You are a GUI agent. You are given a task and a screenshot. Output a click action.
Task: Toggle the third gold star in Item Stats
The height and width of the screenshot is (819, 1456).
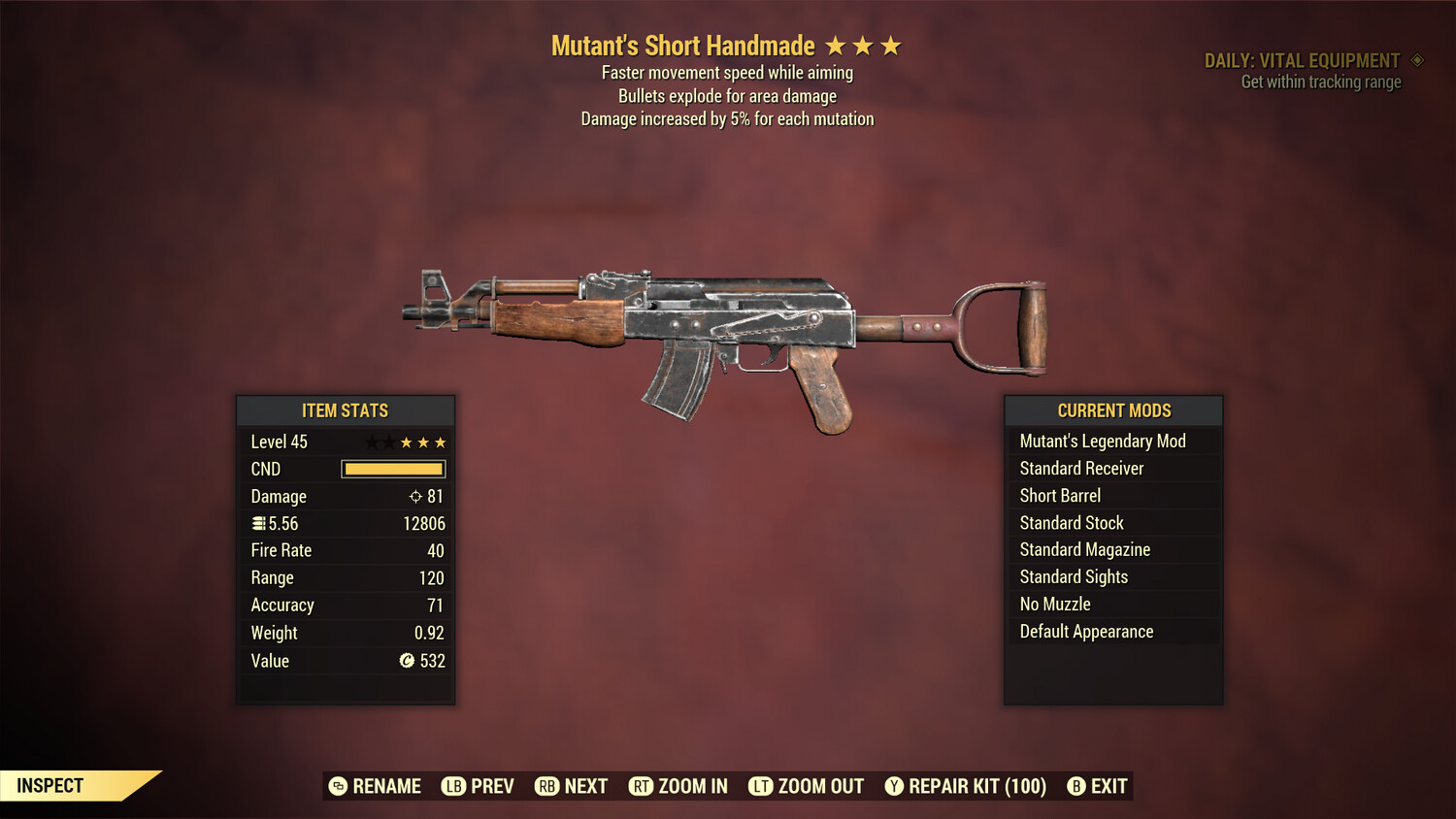tap(442, 442)
